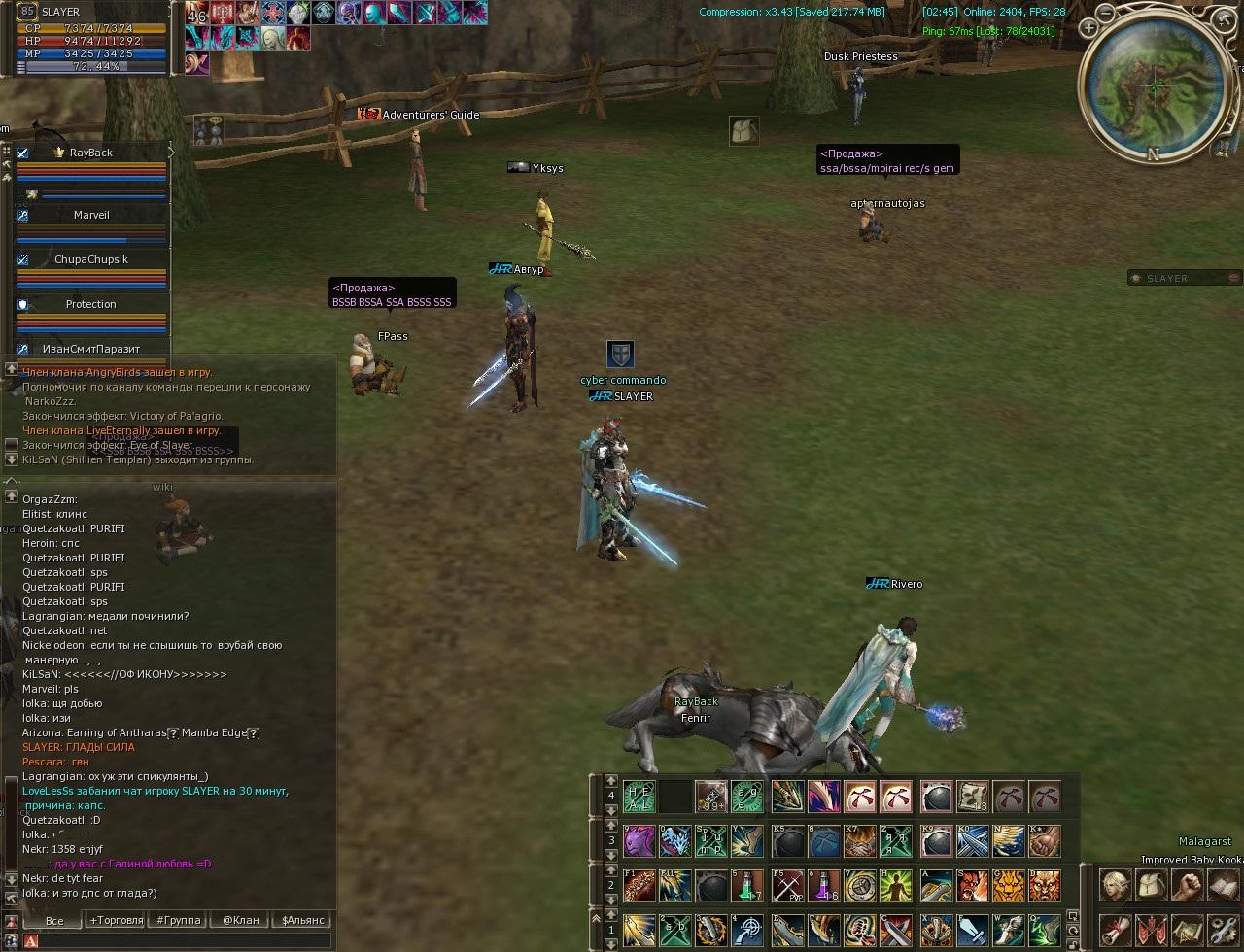Viewport: 1244px width, 952px height.
Task: Open the clan banners menu icon
Action: coord(1151,930)
